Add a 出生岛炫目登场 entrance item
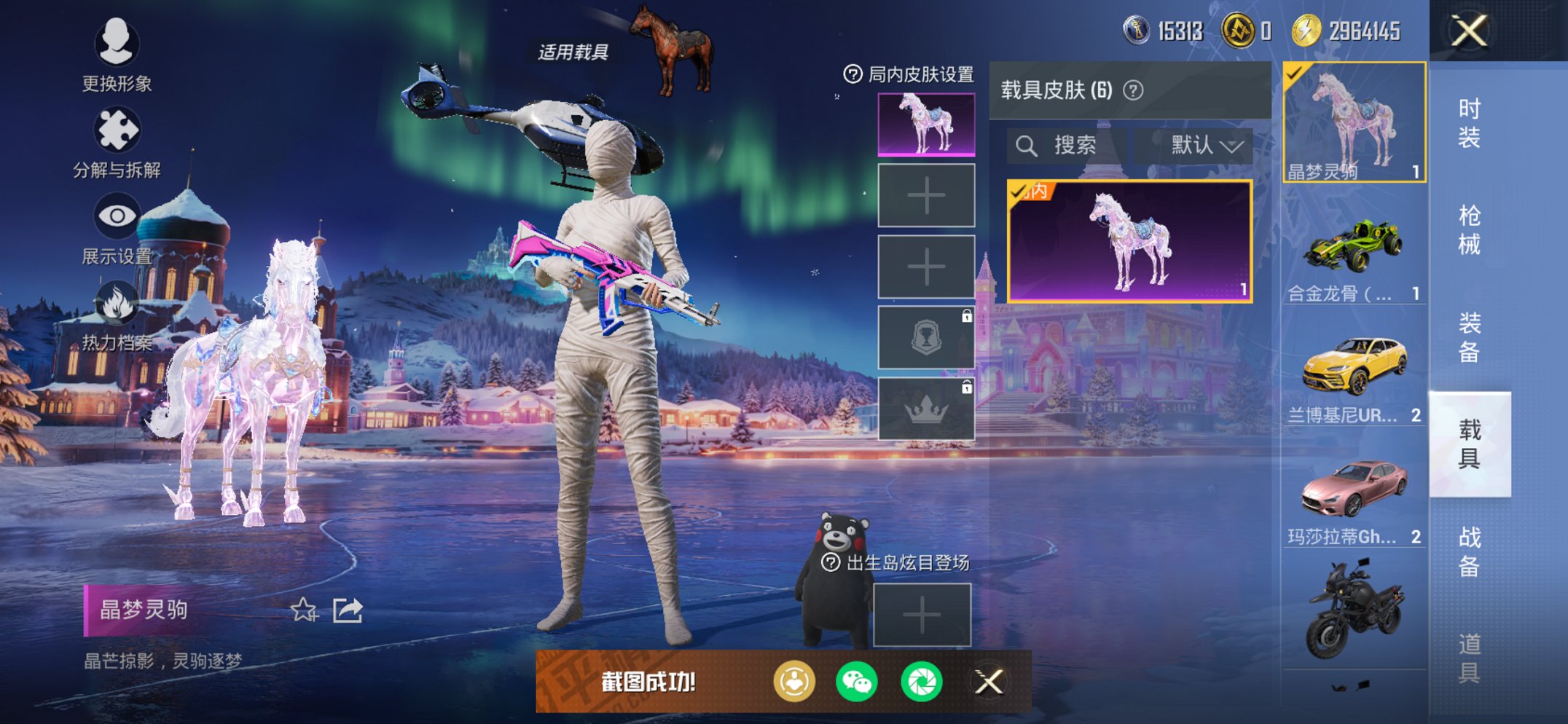The height and width of the screenshot is (724, 1568). coord(922,615)
